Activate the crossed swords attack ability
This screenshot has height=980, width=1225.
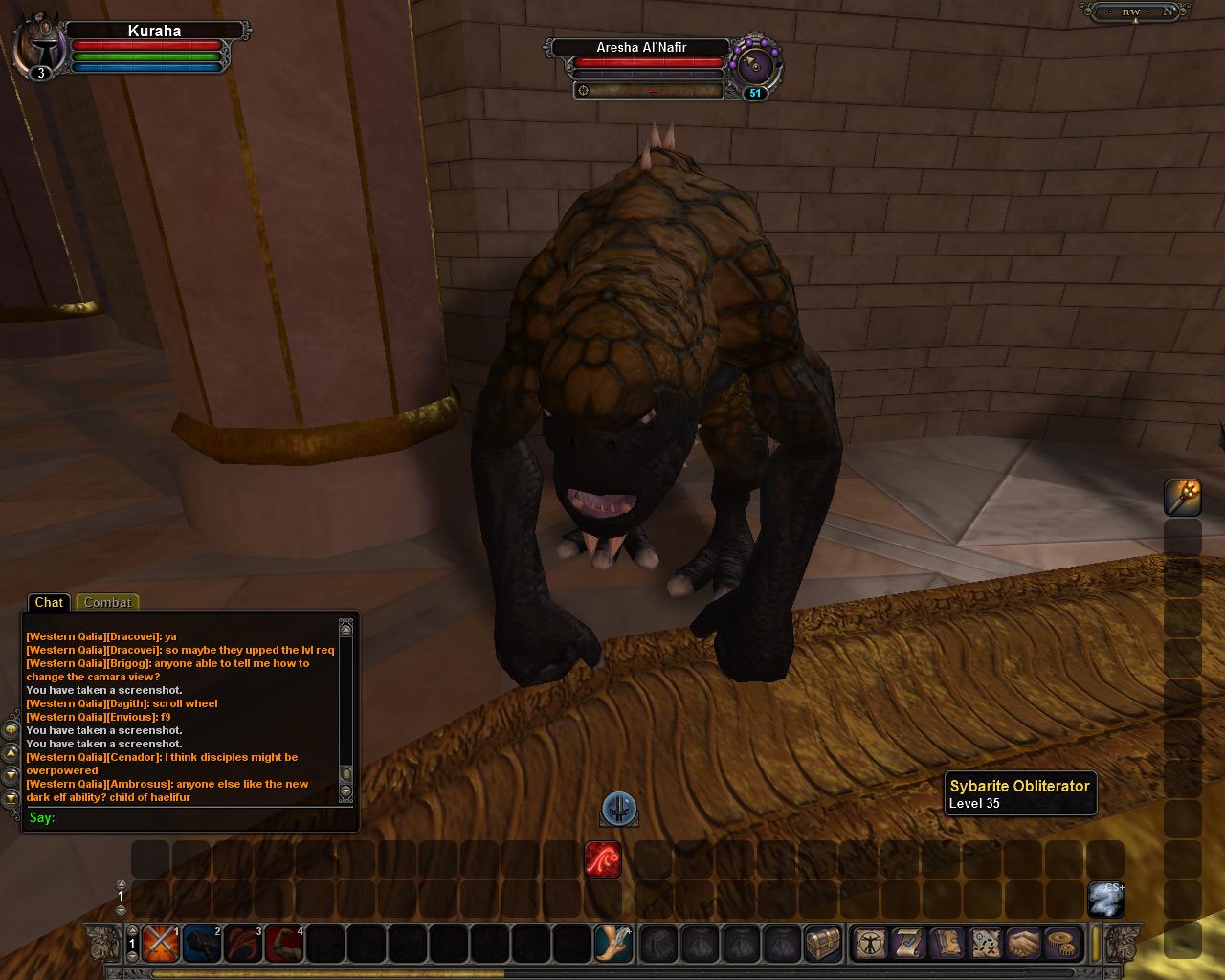(x=160, y=945)
